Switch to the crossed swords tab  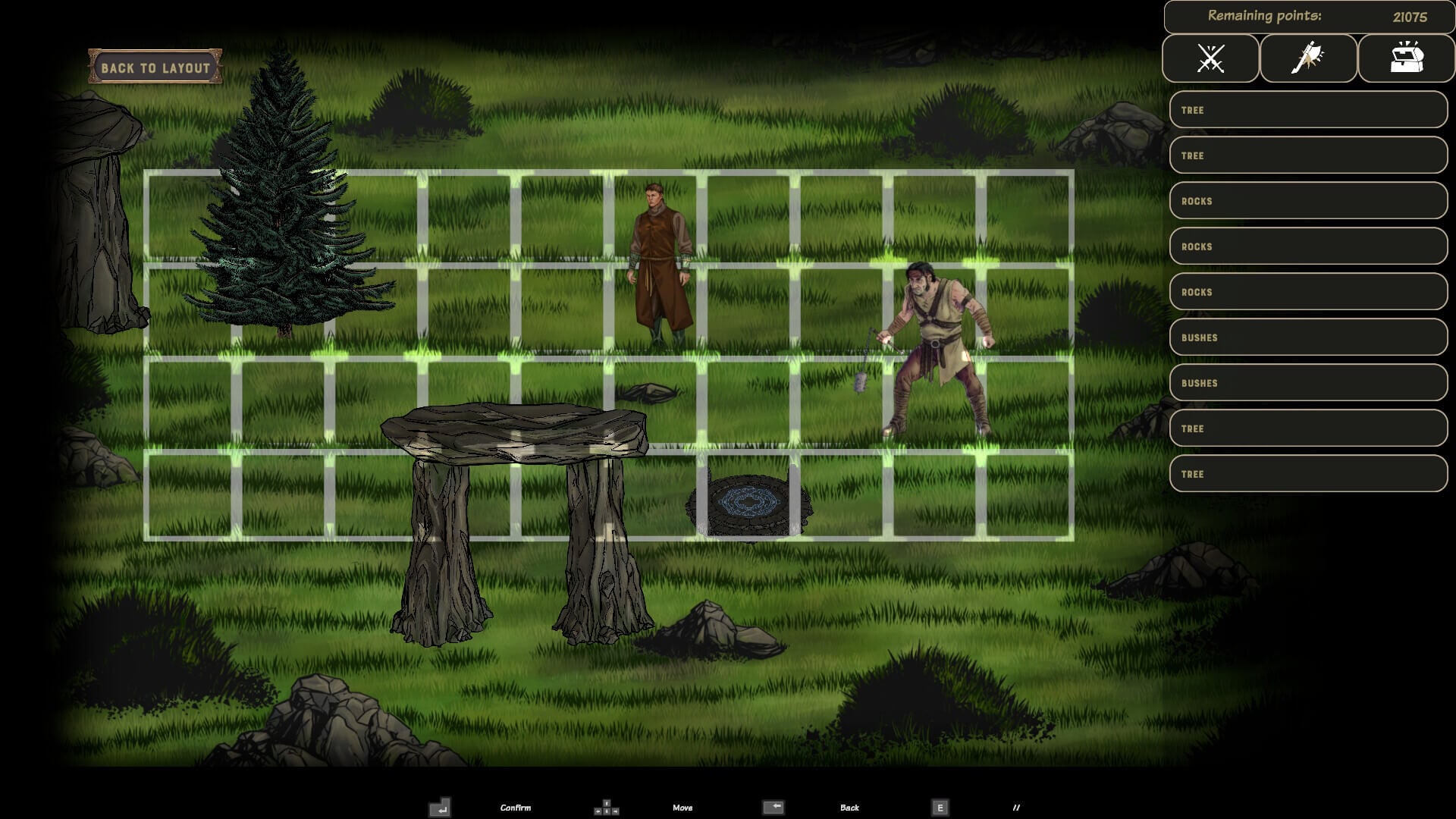tap(1210, 58)
